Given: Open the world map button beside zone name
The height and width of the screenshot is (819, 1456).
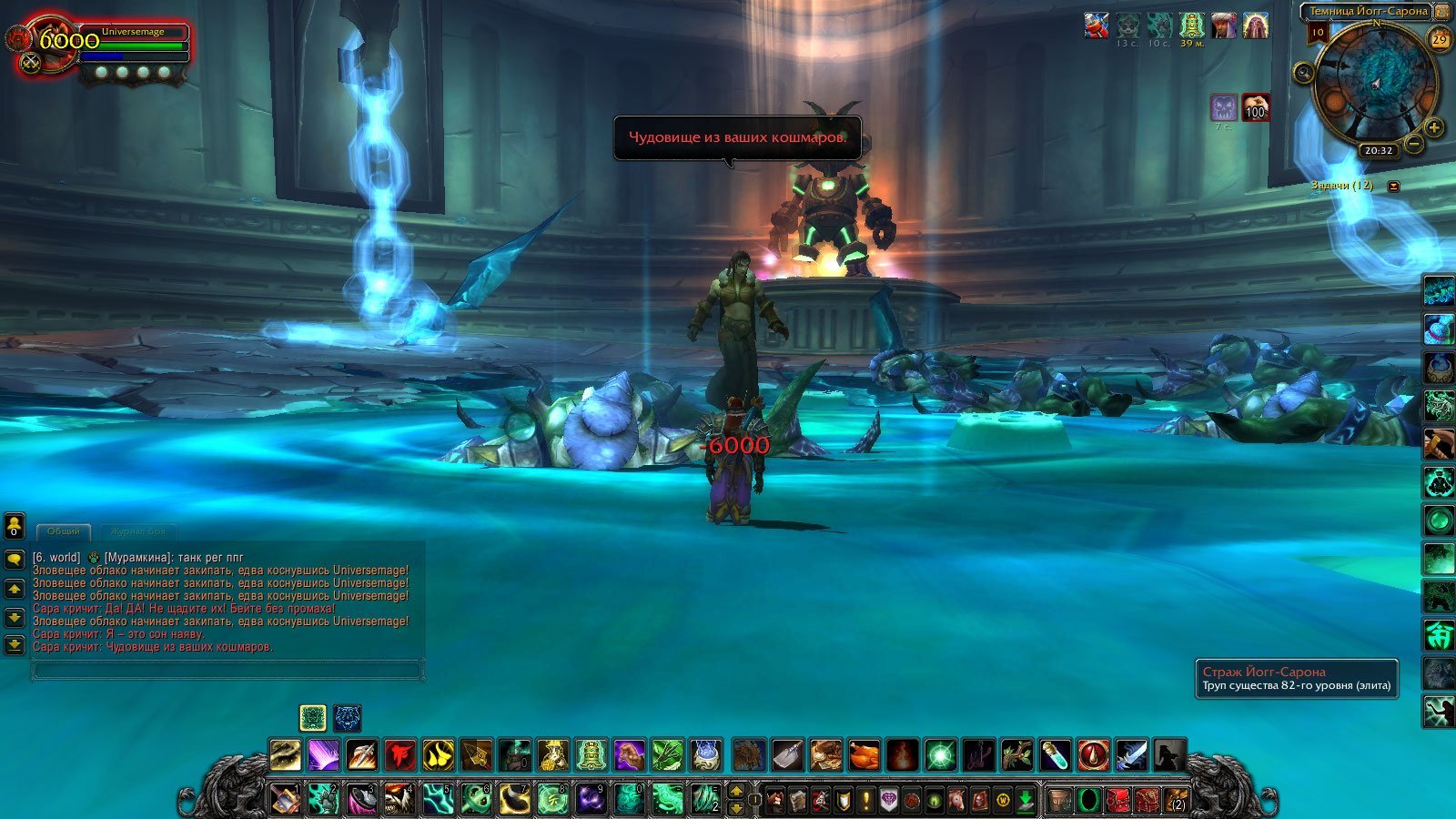Looking at the screenshot, I should click(x=1442, y=11).
